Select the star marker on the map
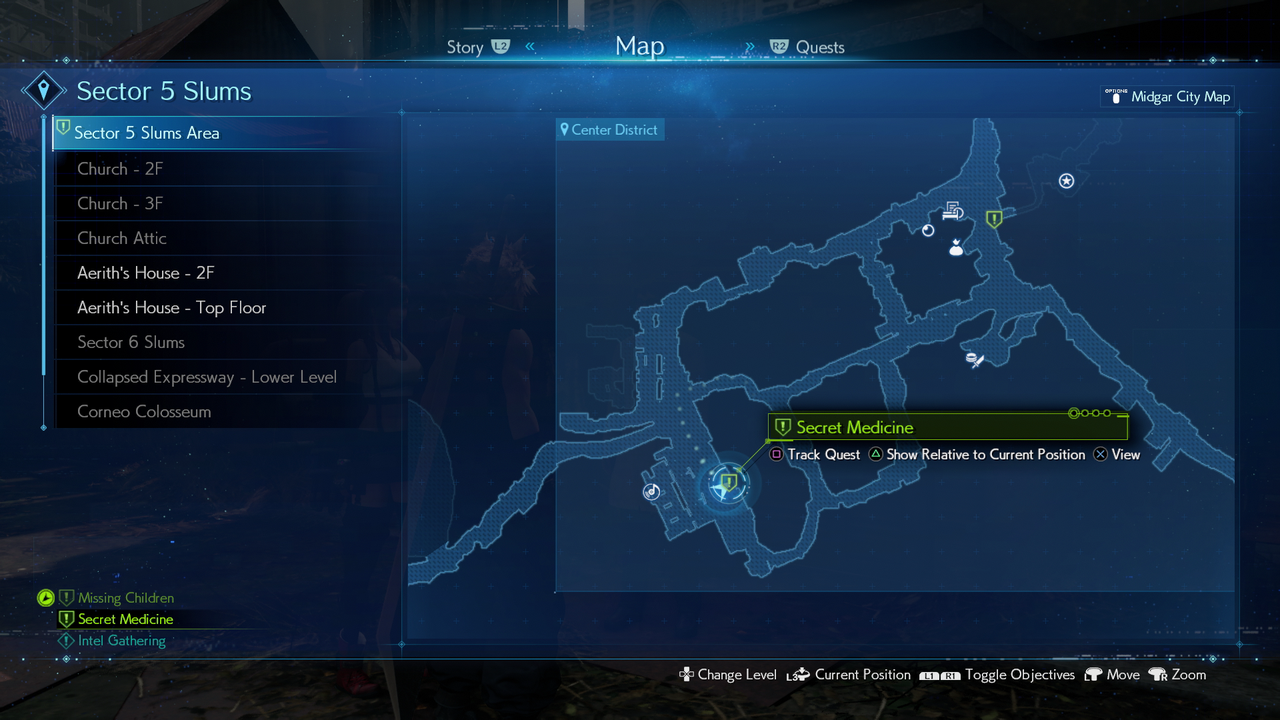1280x720 pixels. (x=1066, y=181)
